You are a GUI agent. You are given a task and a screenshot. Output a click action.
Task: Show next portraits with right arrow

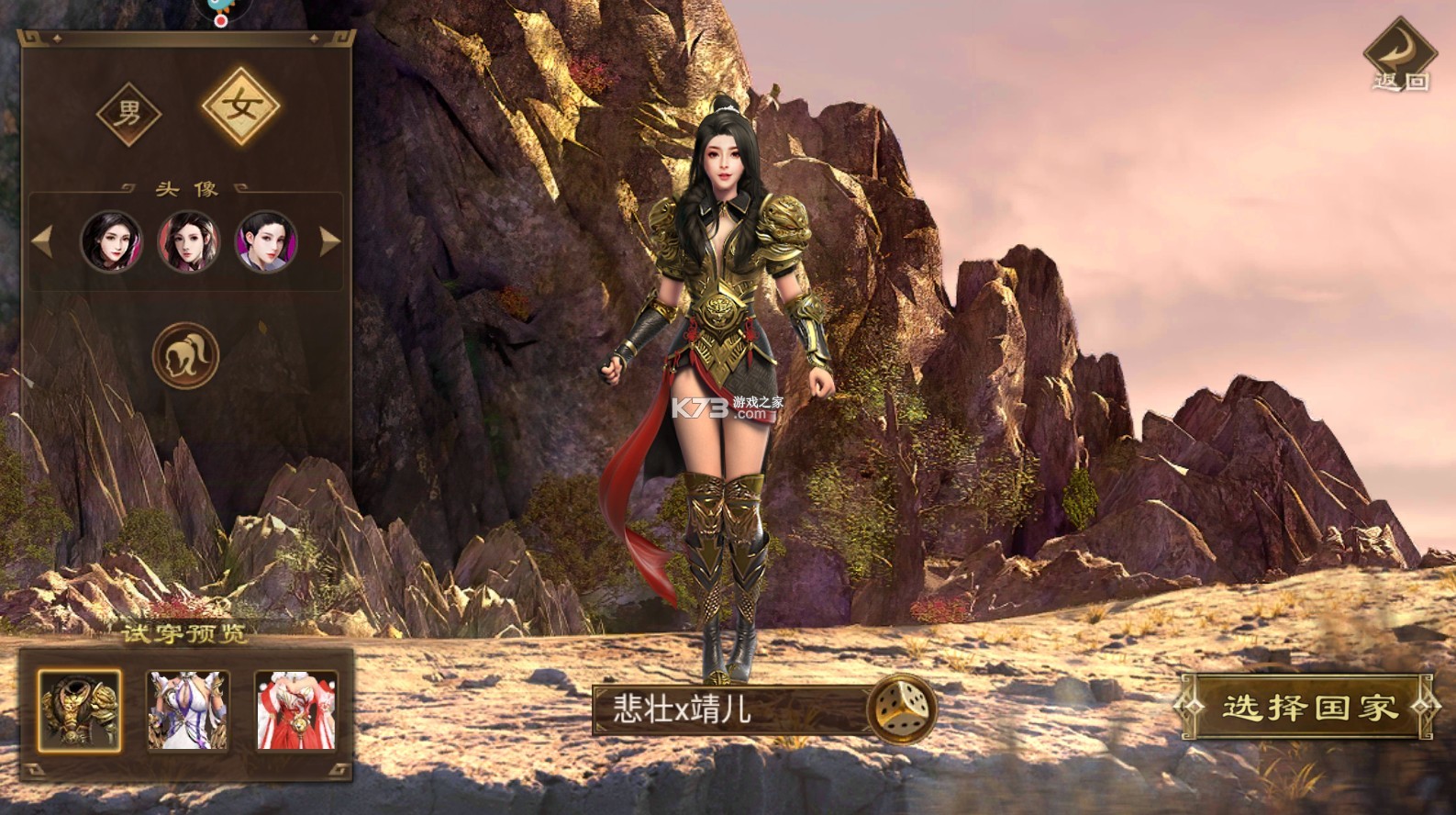coord(329,241)
